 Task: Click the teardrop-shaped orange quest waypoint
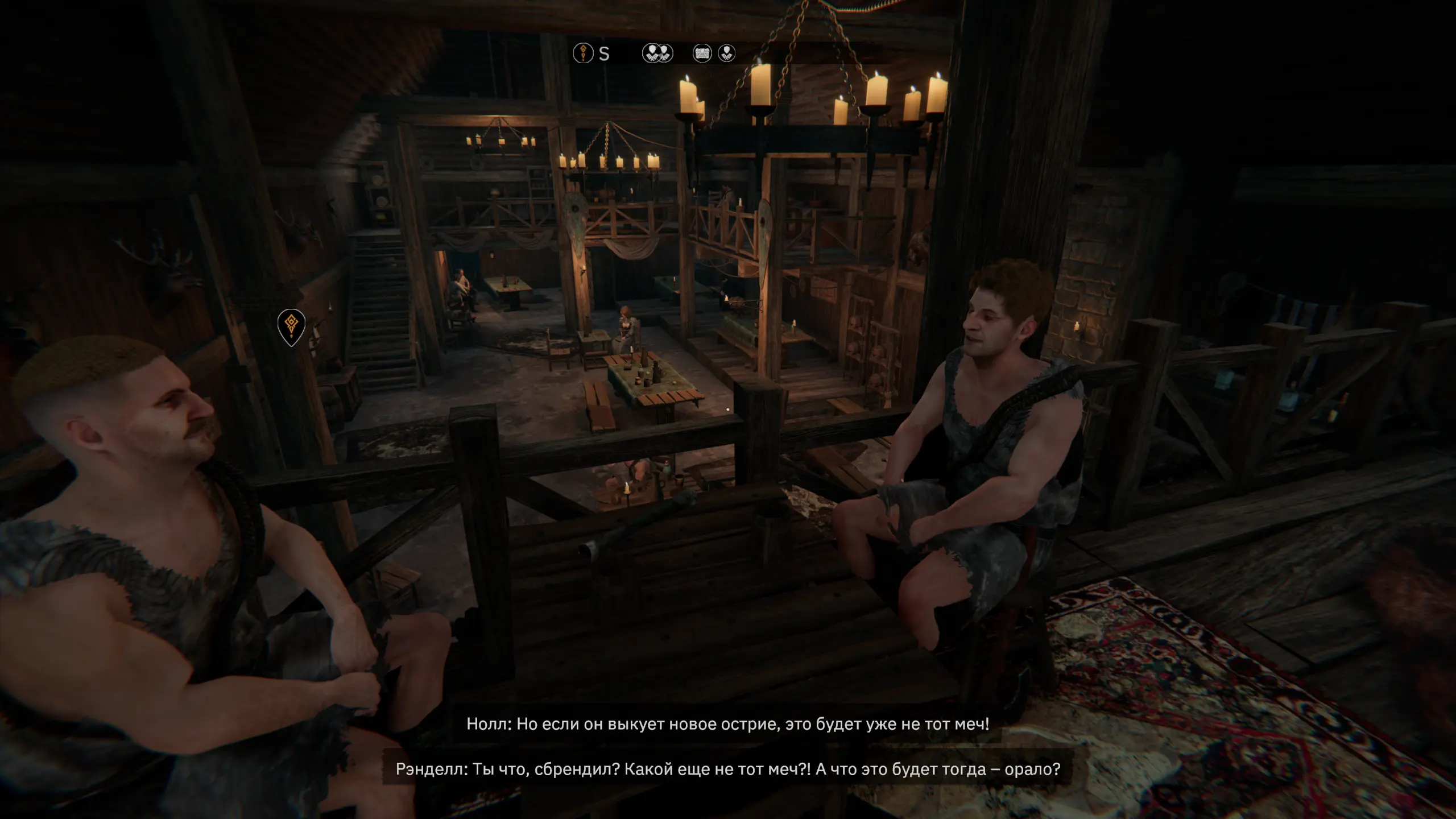291,326
